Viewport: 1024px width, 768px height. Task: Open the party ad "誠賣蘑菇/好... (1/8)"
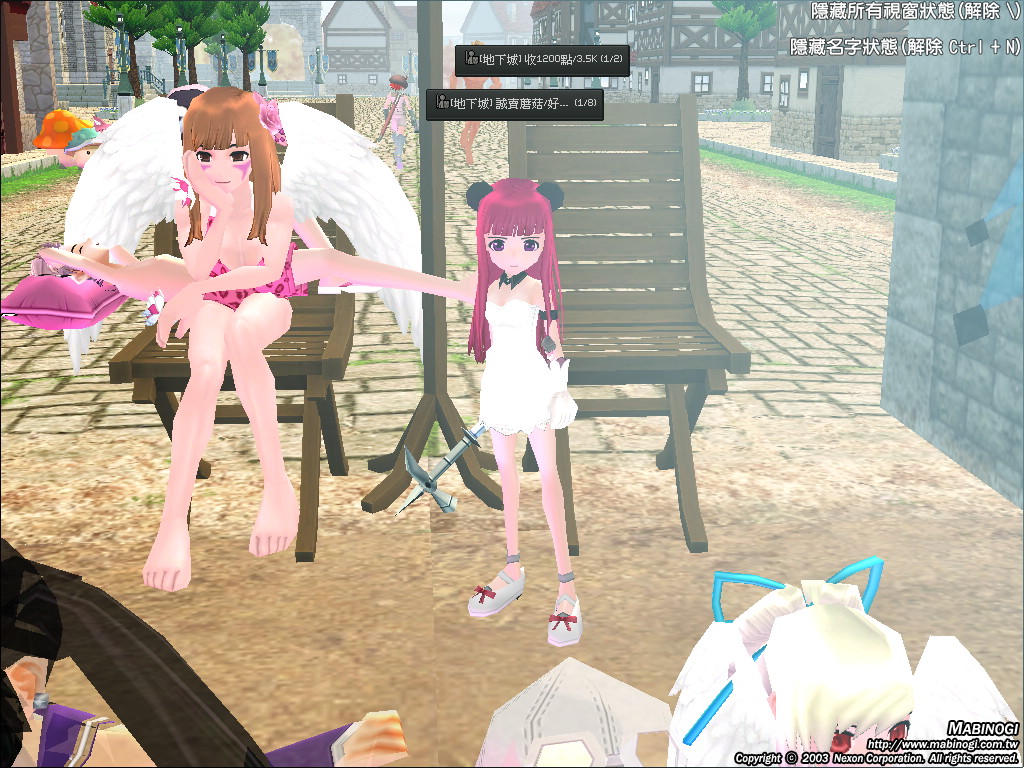[515, 104]
